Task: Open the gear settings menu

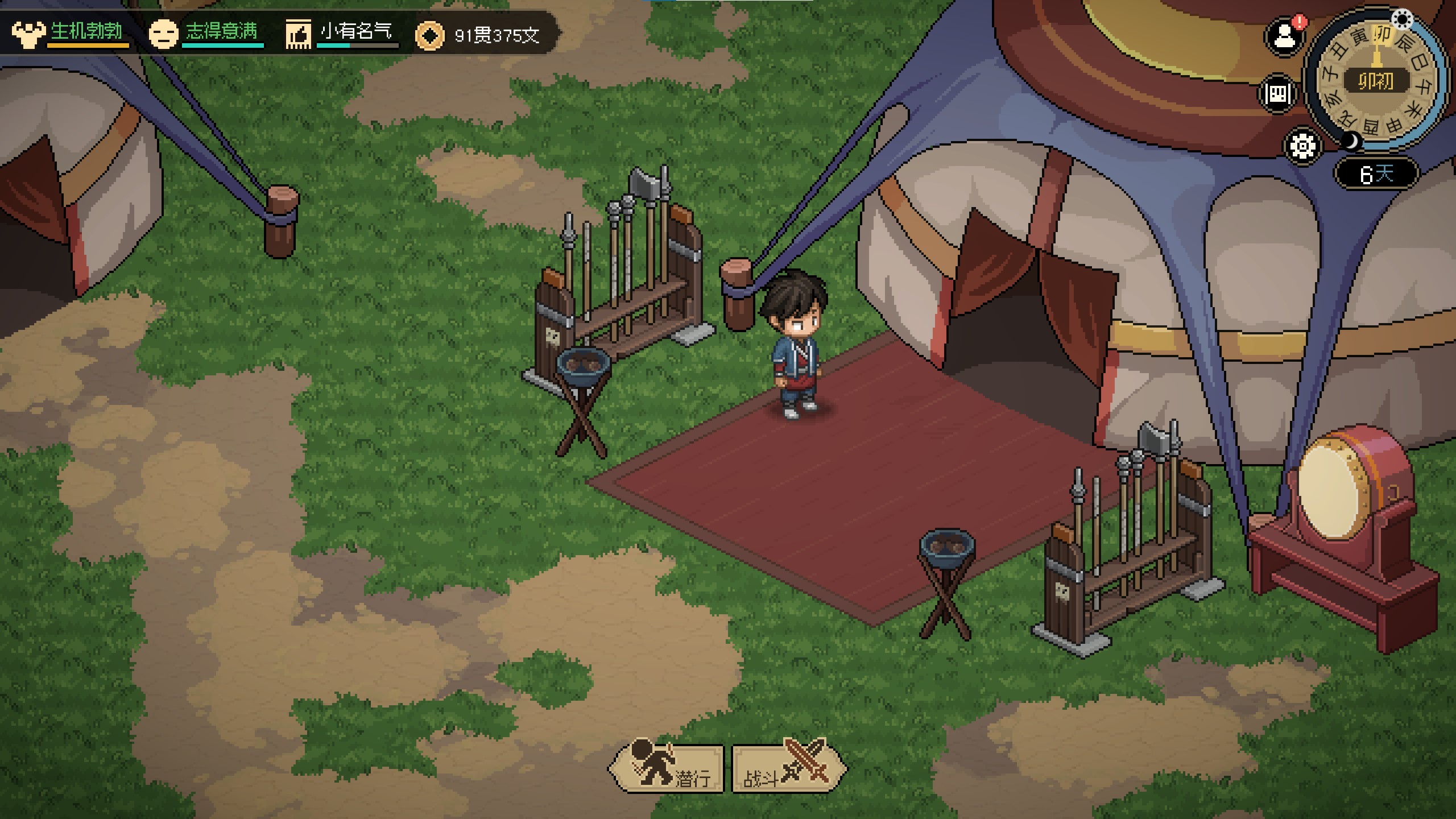Action: click(x=1302, y=146)
